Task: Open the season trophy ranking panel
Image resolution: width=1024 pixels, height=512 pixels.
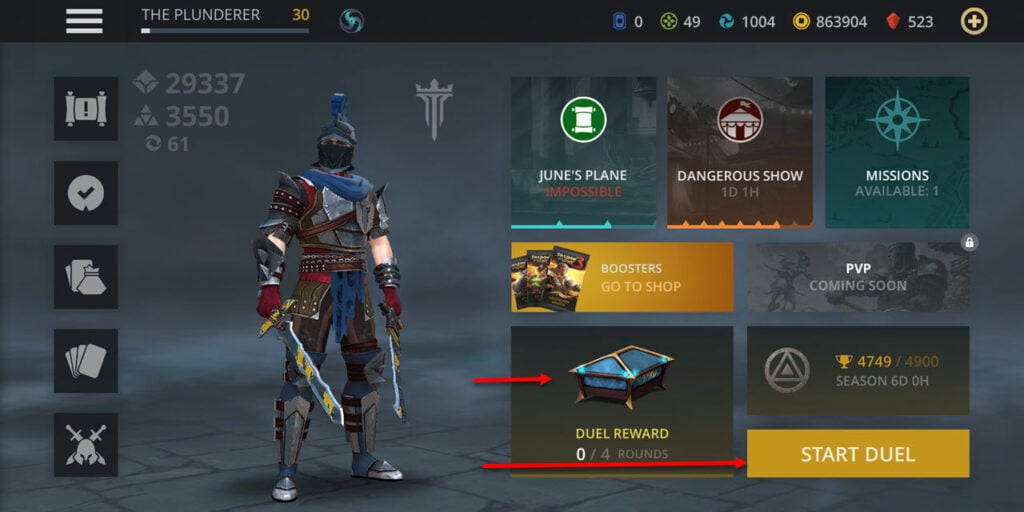Action: pos(858,370)
